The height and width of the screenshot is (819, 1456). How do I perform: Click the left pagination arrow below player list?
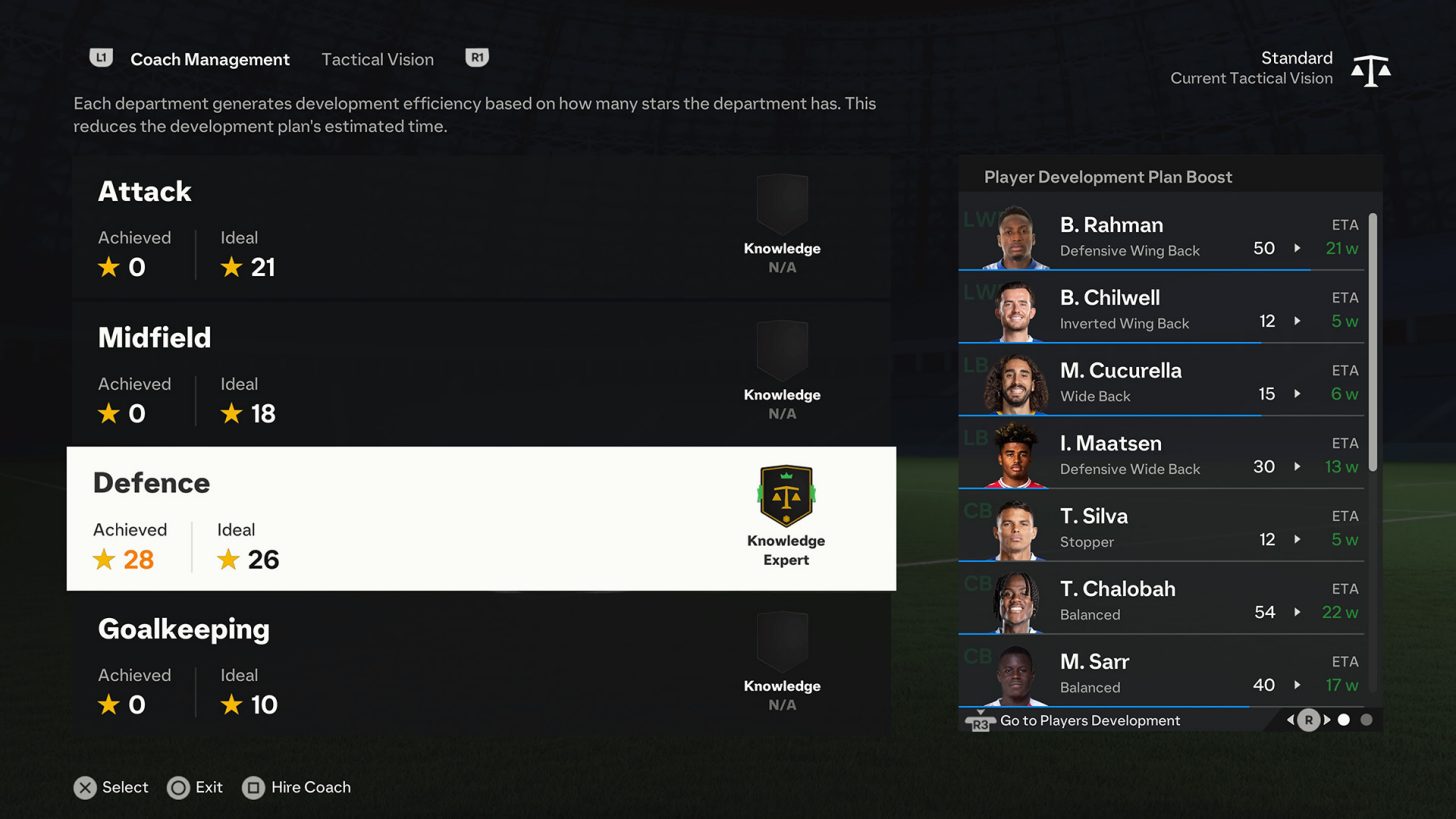(1289, 719)
